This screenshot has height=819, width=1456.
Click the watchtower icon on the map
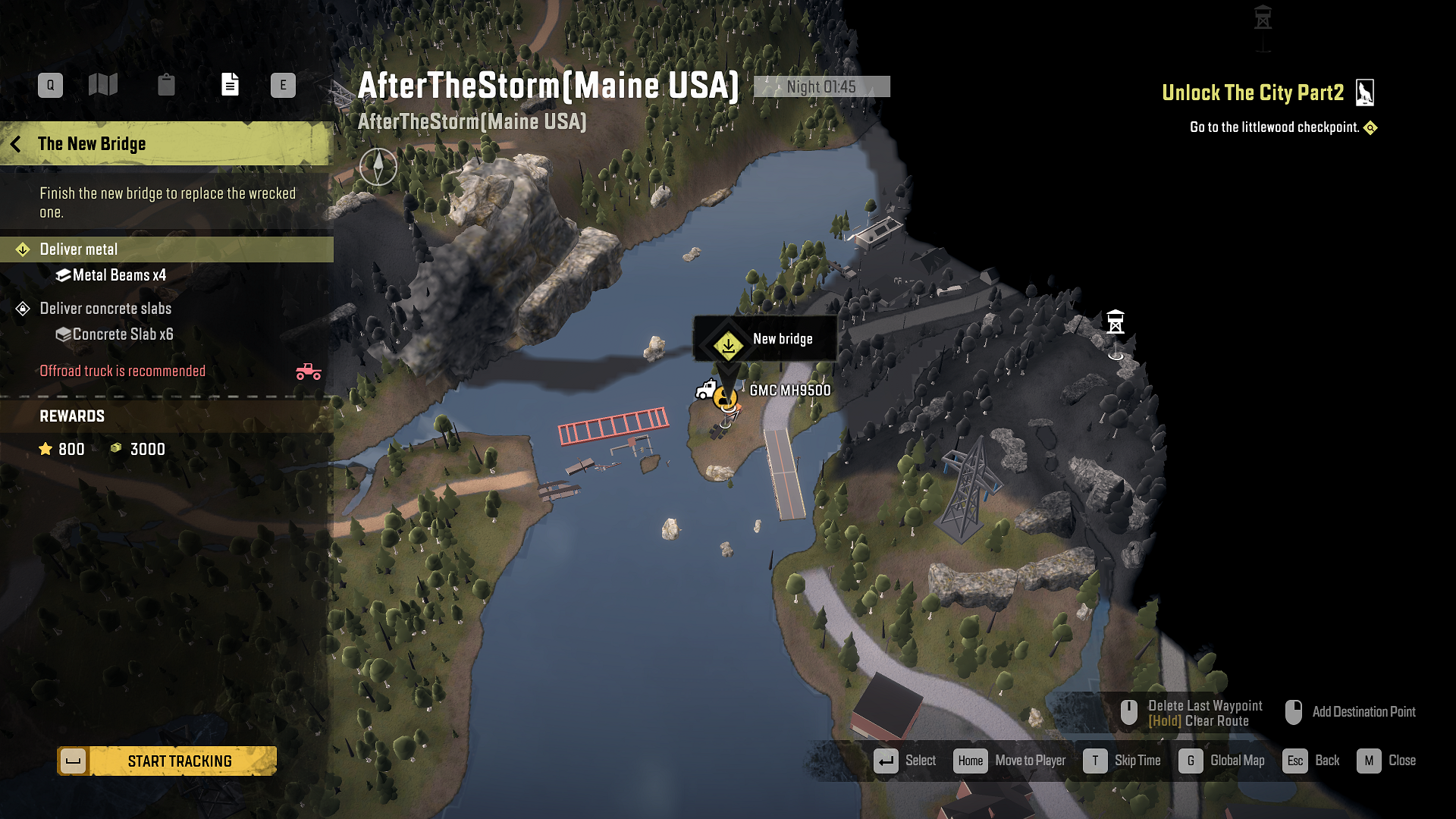click(x=1115, y=322)
